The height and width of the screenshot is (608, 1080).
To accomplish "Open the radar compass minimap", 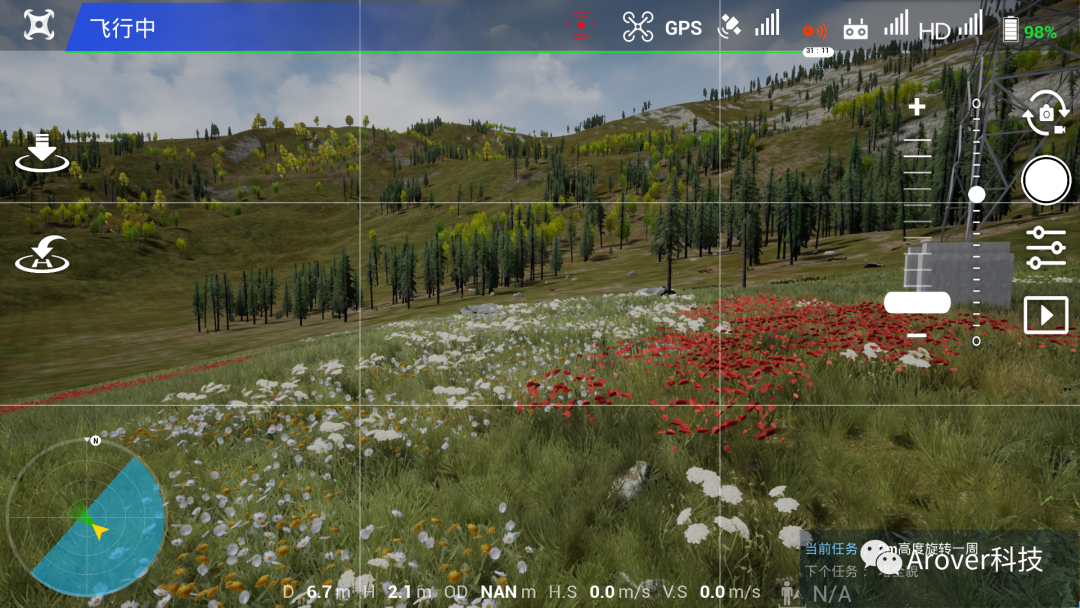I will pos(86,518).
